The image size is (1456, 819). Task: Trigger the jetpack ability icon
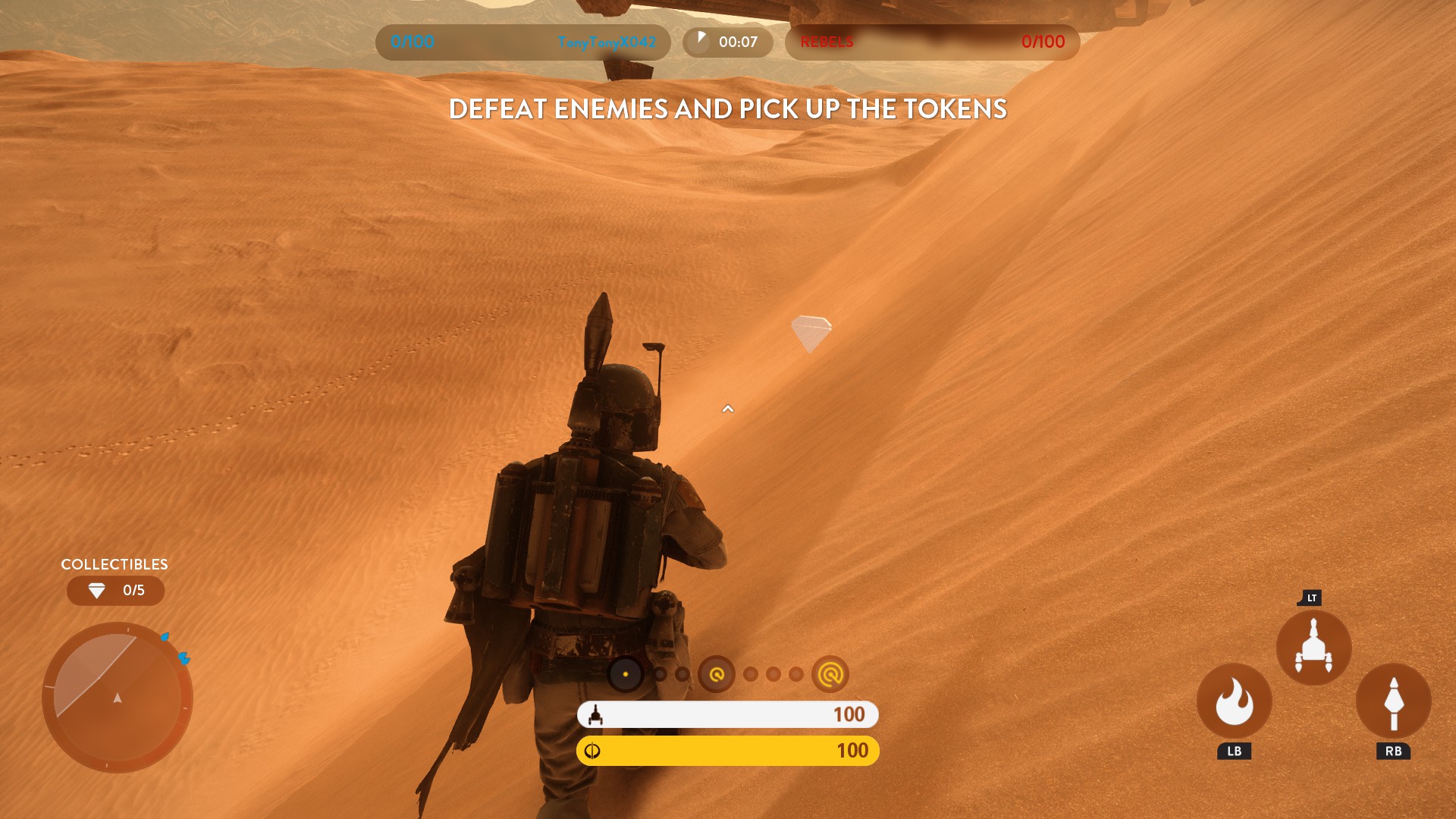1313,648
